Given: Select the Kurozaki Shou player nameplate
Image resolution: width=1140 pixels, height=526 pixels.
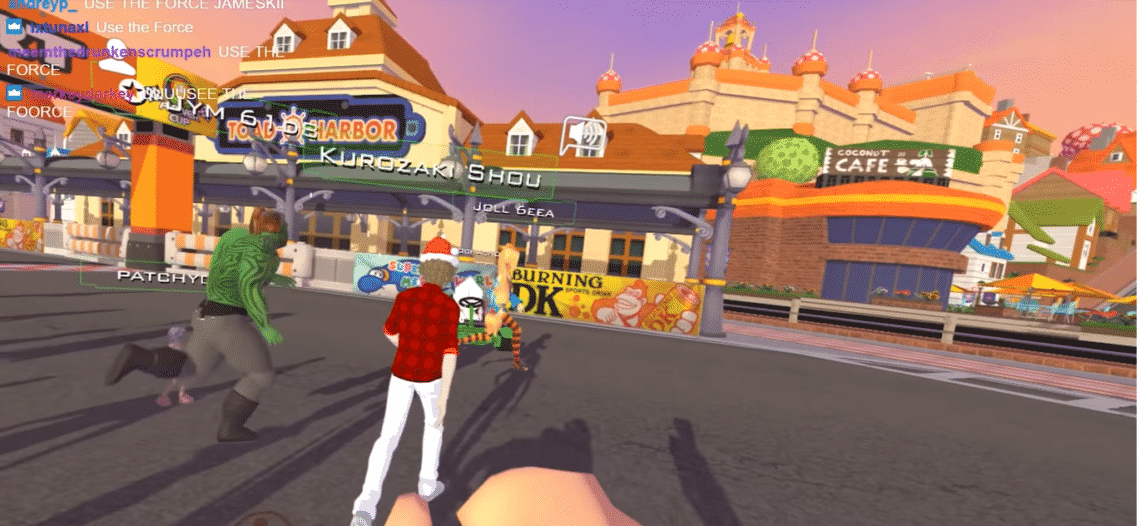Looking at the screenshot, I should [430, 170].
